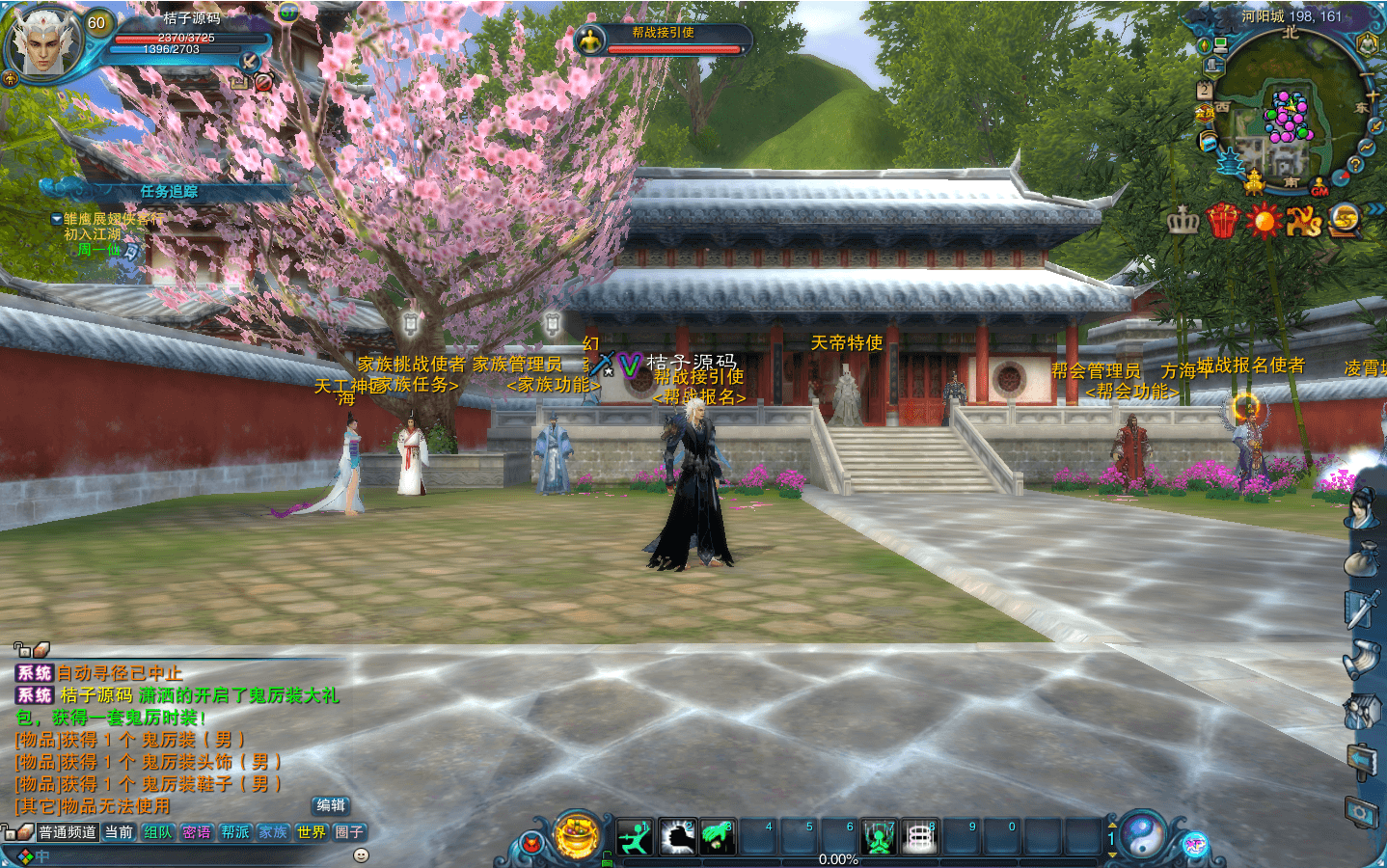Open the gold coins magnifier search icon

tap(1344, 221)
